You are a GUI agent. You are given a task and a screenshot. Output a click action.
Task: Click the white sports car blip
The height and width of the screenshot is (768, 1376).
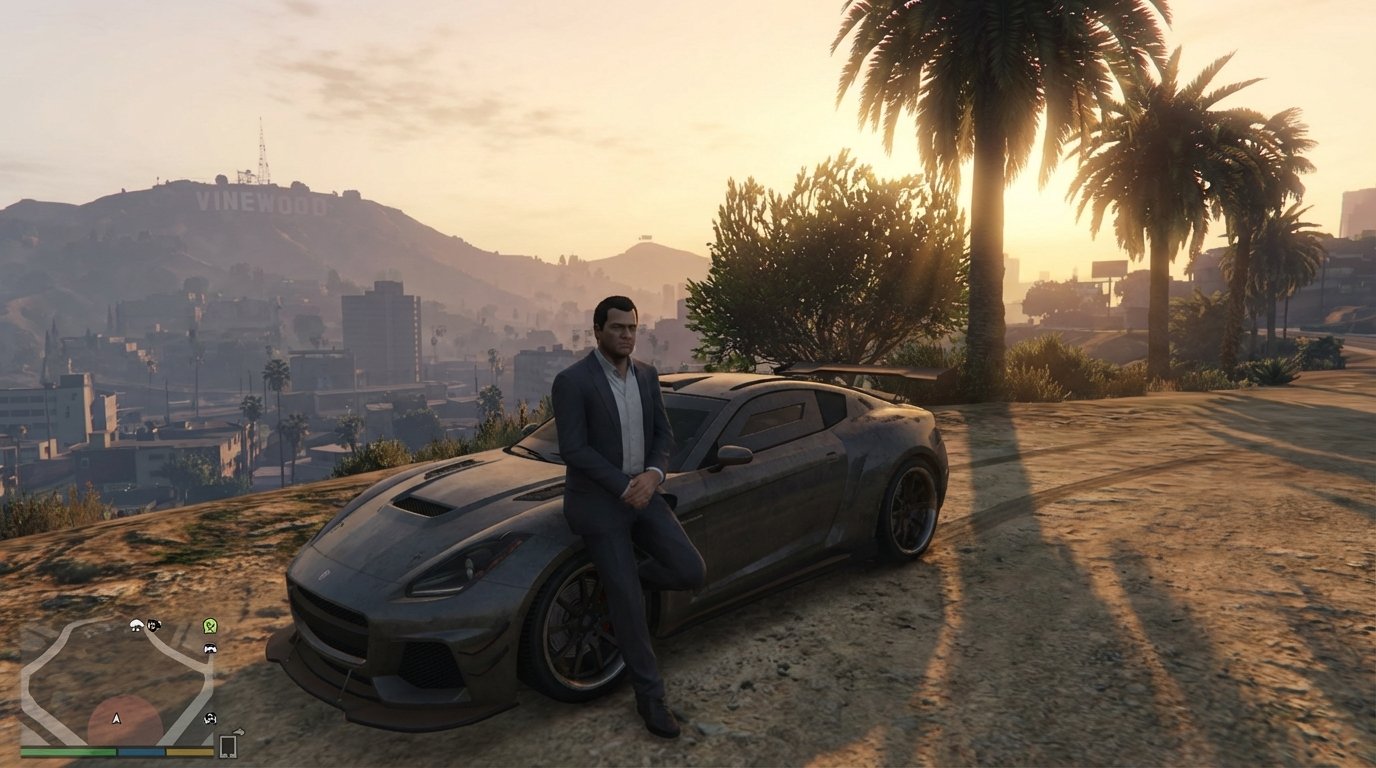tap(210, 649)
